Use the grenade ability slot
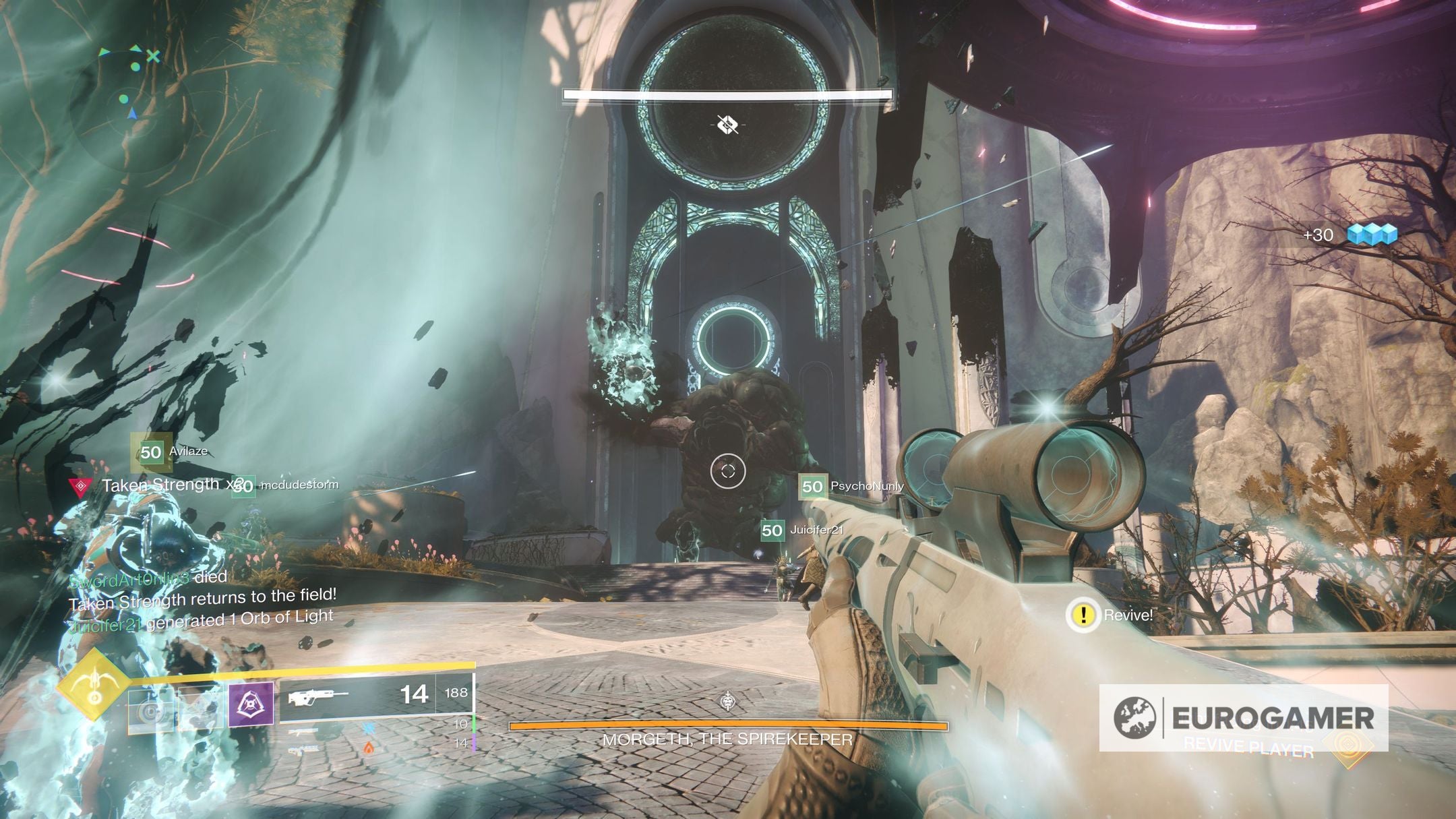 (150, 710)
